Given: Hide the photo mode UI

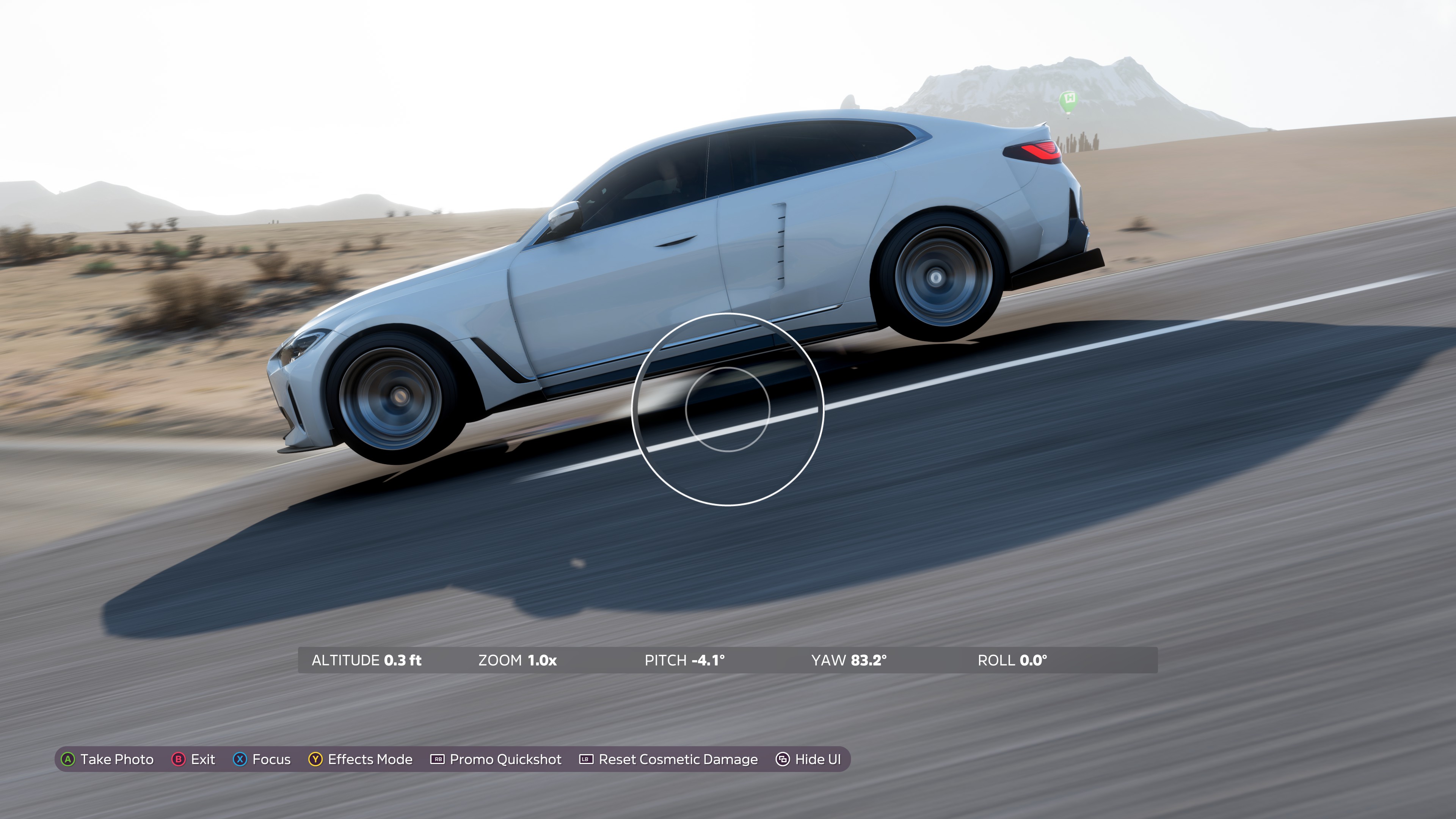Looking at the screenshot, I should [x=808, y=759].
